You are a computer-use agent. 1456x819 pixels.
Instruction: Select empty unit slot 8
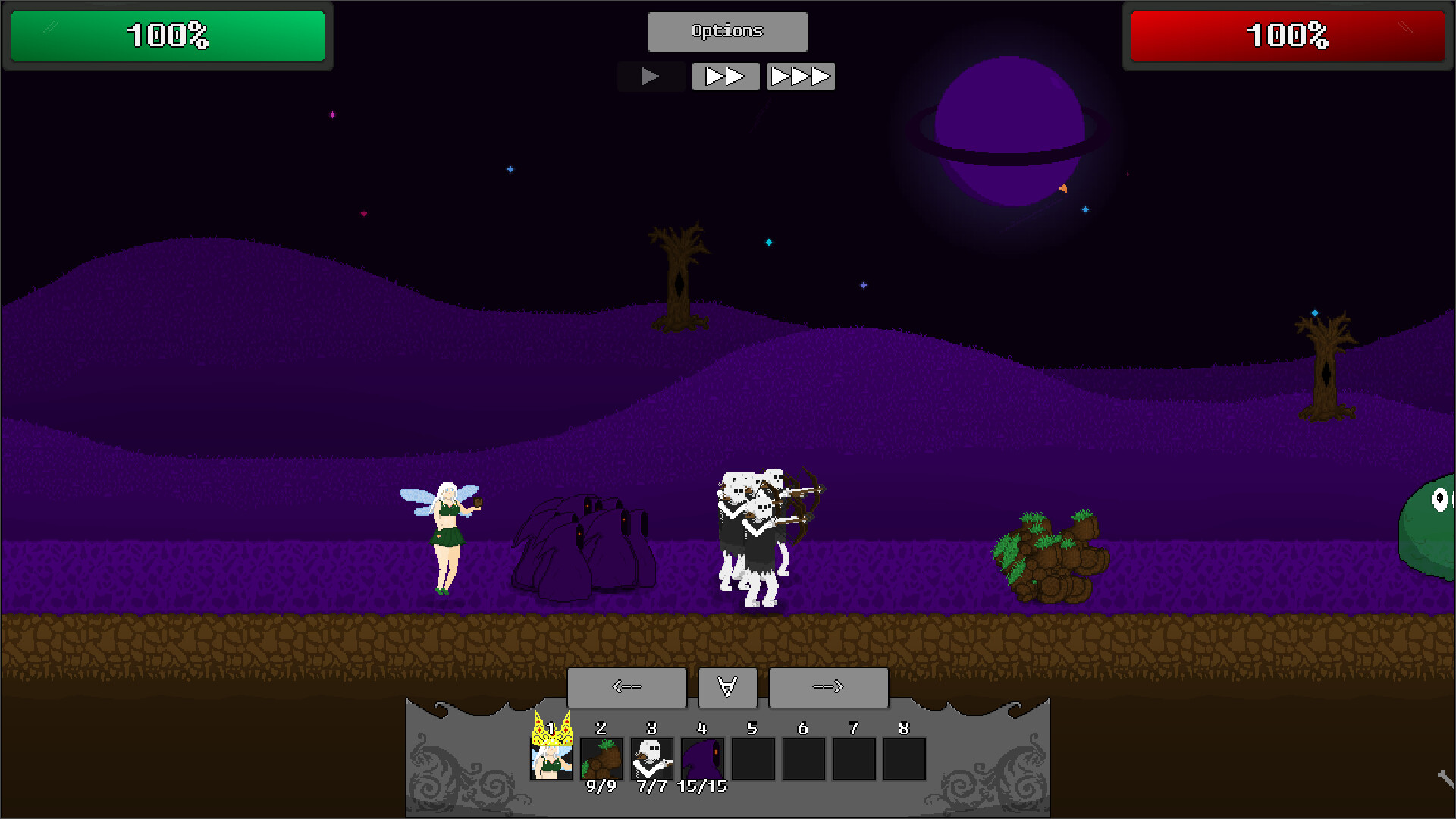pyautogui.click(x=903, y=758)
